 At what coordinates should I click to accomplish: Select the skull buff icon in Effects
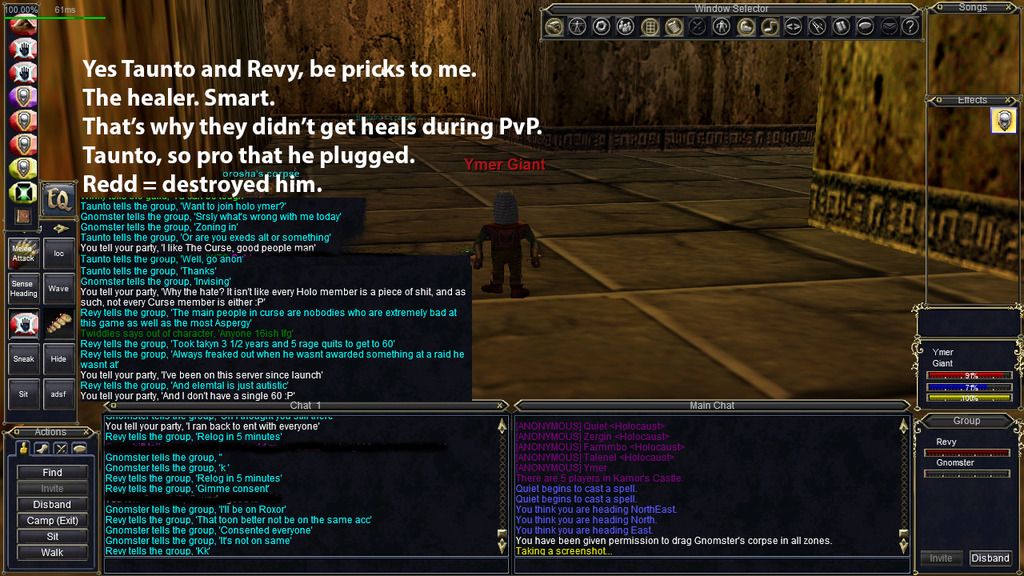point(1003,121)
